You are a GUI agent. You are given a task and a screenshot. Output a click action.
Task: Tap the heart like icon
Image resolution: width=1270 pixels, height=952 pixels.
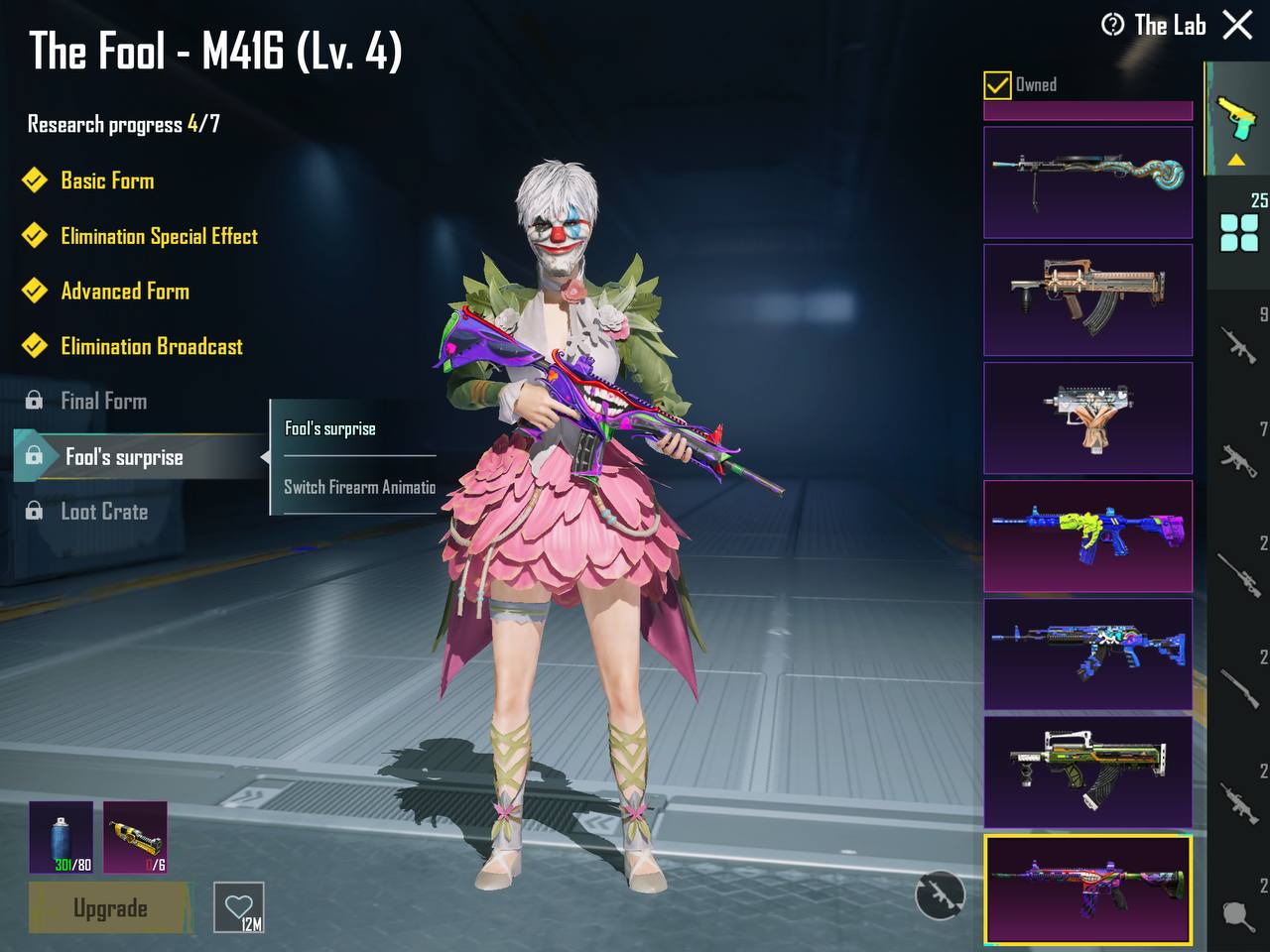pyautogui.click(x=239, y=907)
